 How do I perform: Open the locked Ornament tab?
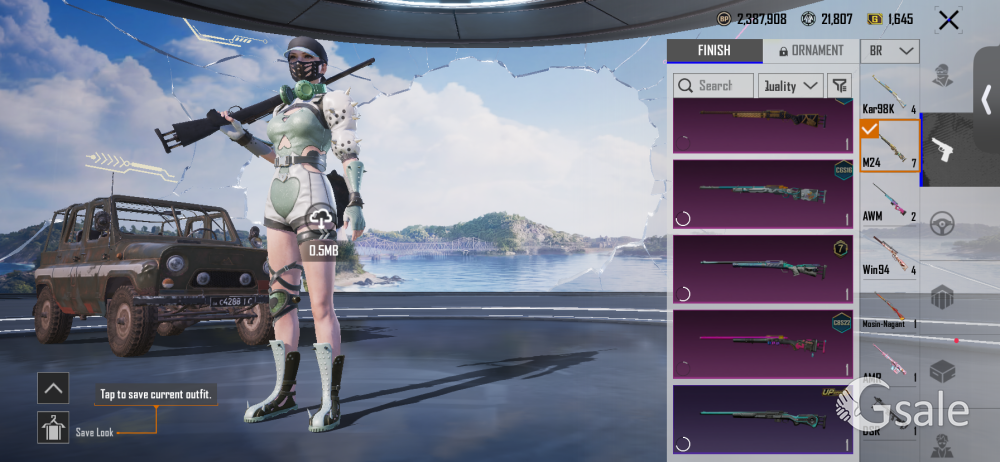810,51
